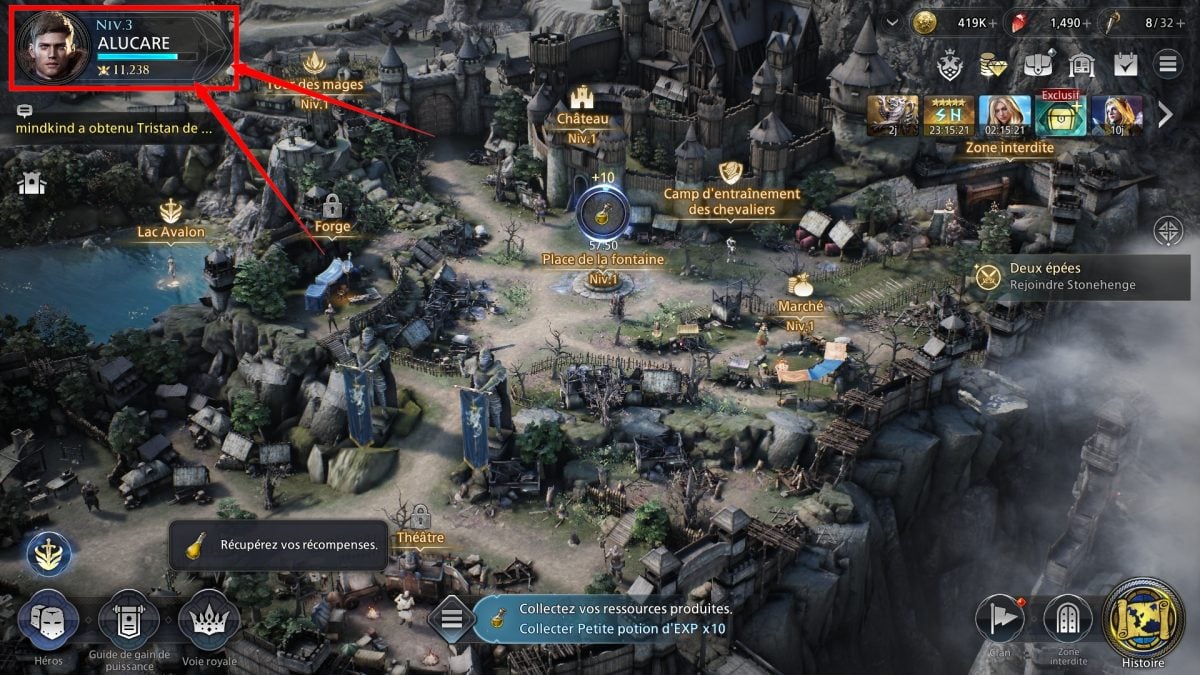Add more red gems with the plus sign
Viewport: 1200px width, 675px height.
coord(1087,23)
